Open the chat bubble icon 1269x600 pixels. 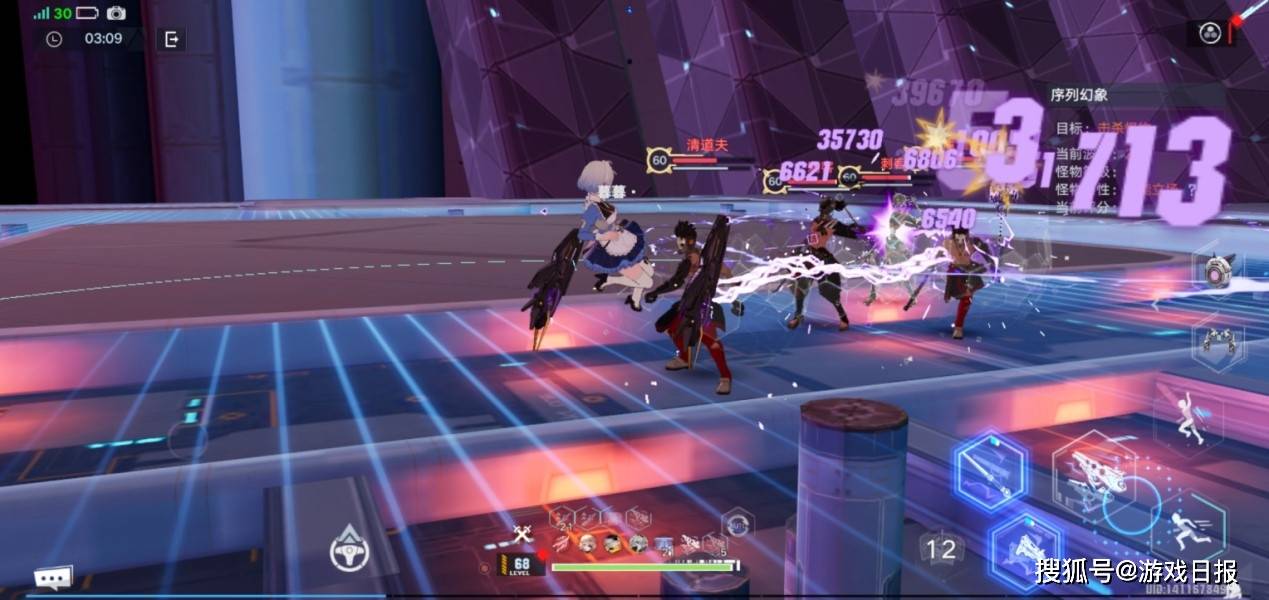pyautogui.click(x=52, y=578)
